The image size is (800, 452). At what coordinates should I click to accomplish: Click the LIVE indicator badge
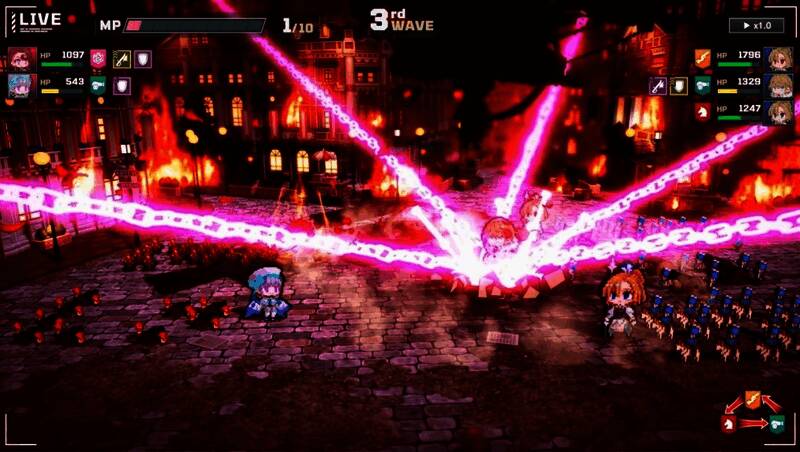34,21
